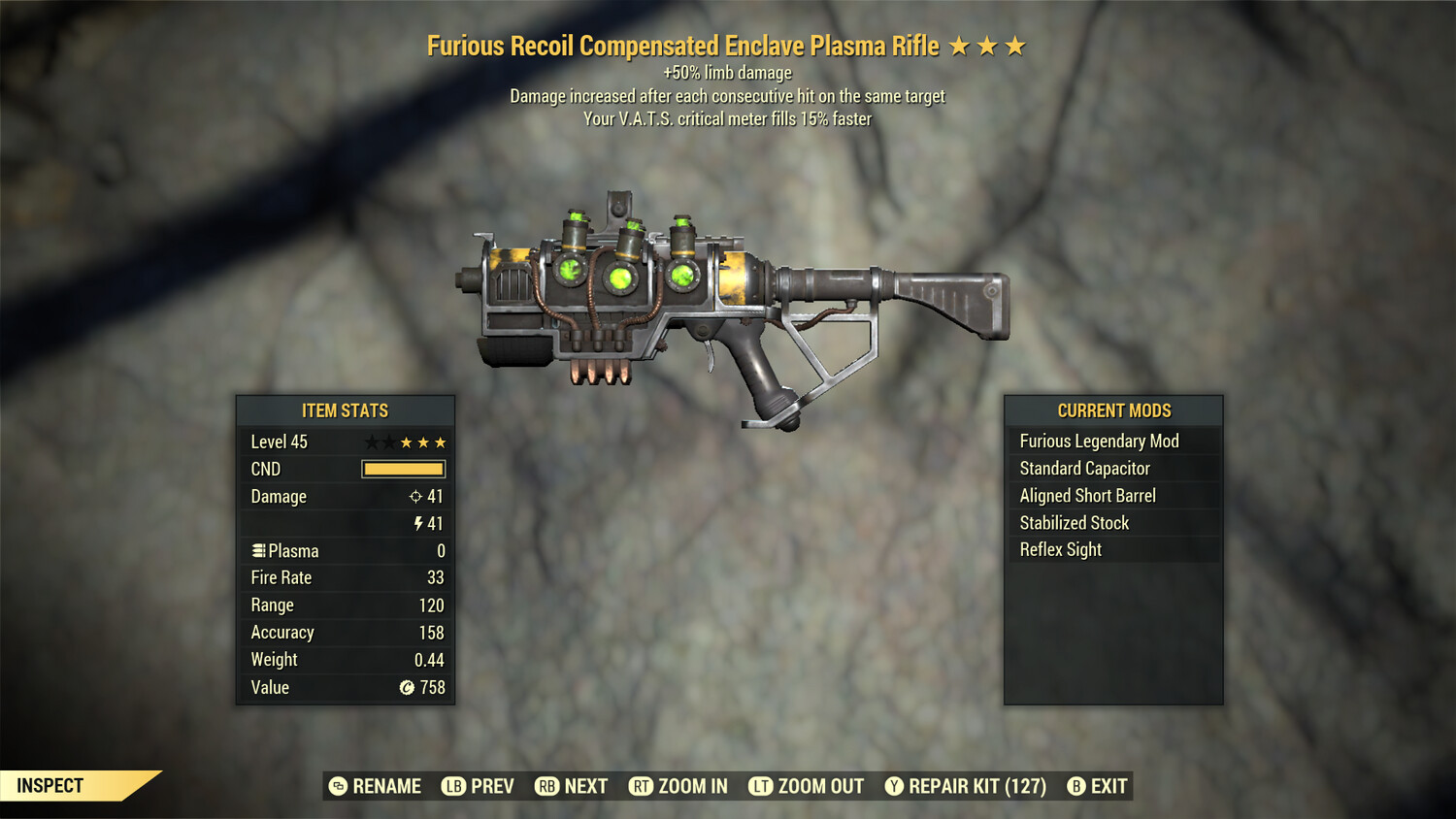This screenshot has width=1456, height=819.
Task: Click the RT Zoom In controller icon
Action: point(642,786)
